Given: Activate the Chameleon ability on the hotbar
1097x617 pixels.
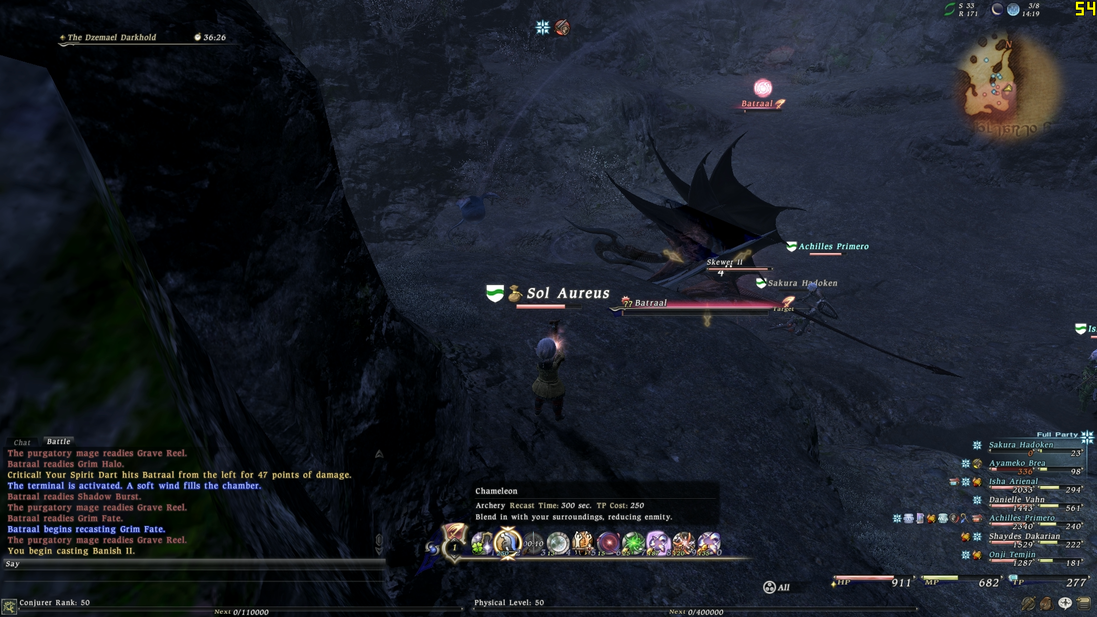Looking at the screenshot, I should click(x=508, y=543).
